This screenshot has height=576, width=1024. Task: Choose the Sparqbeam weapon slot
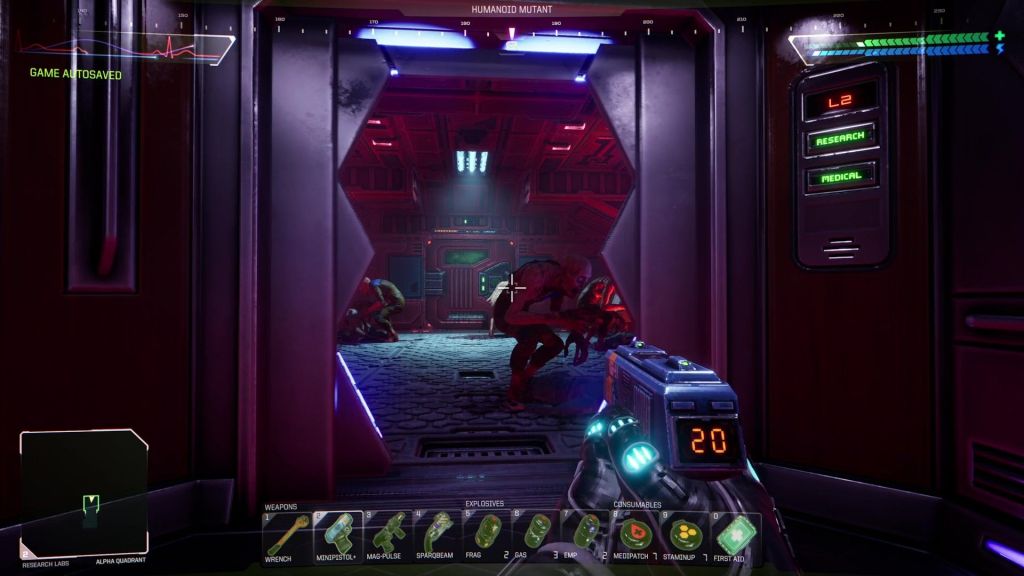tap(437, 535)
